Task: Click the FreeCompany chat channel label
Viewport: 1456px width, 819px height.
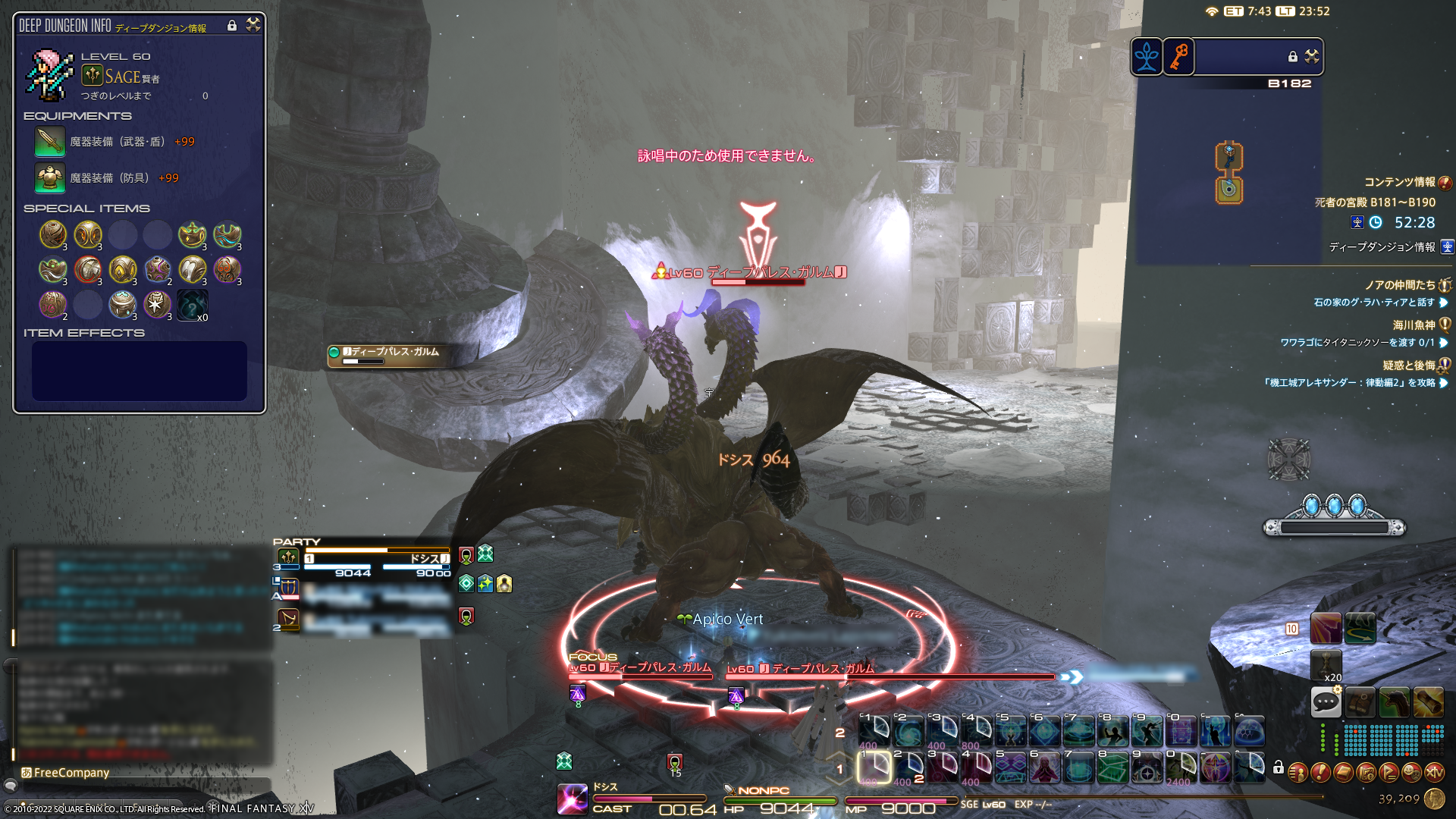Action: point(71,773)
